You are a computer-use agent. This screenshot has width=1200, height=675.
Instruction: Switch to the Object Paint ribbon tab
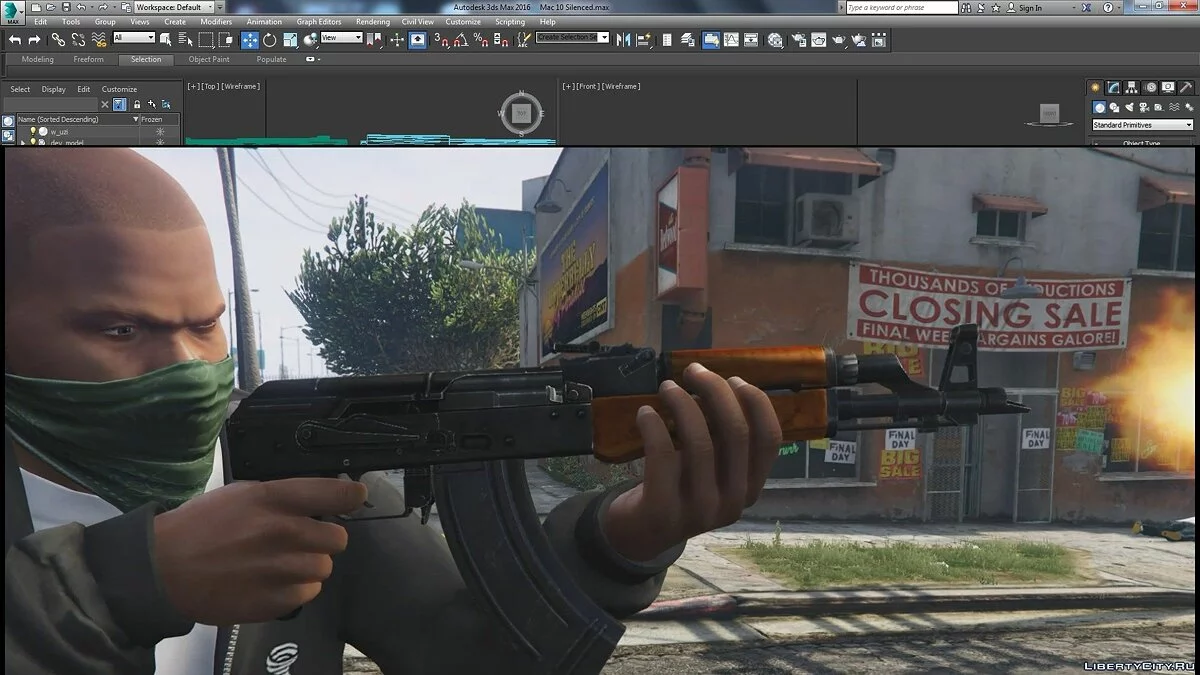point(209,59)
